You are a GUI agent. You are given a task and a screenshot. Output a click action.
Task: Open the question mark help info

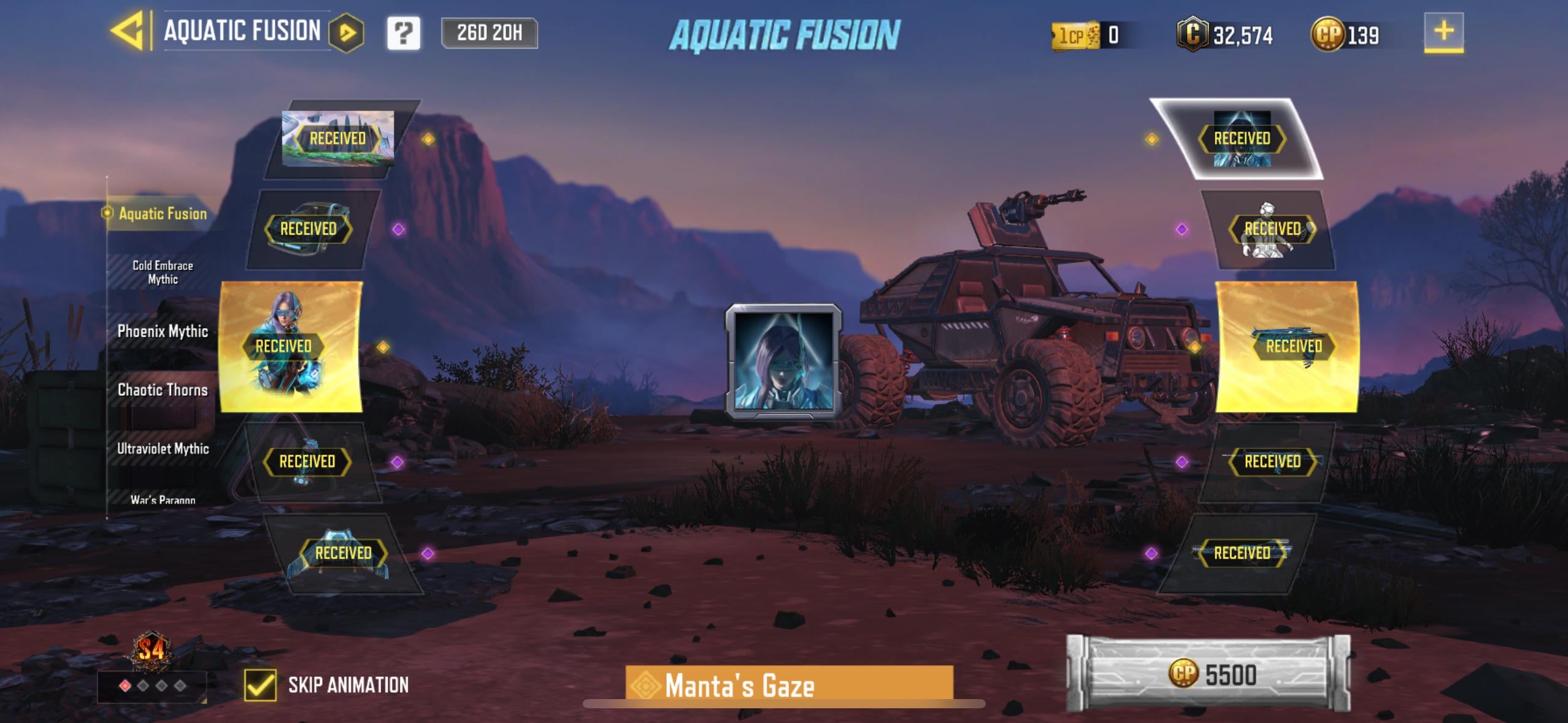coord(404,33)
